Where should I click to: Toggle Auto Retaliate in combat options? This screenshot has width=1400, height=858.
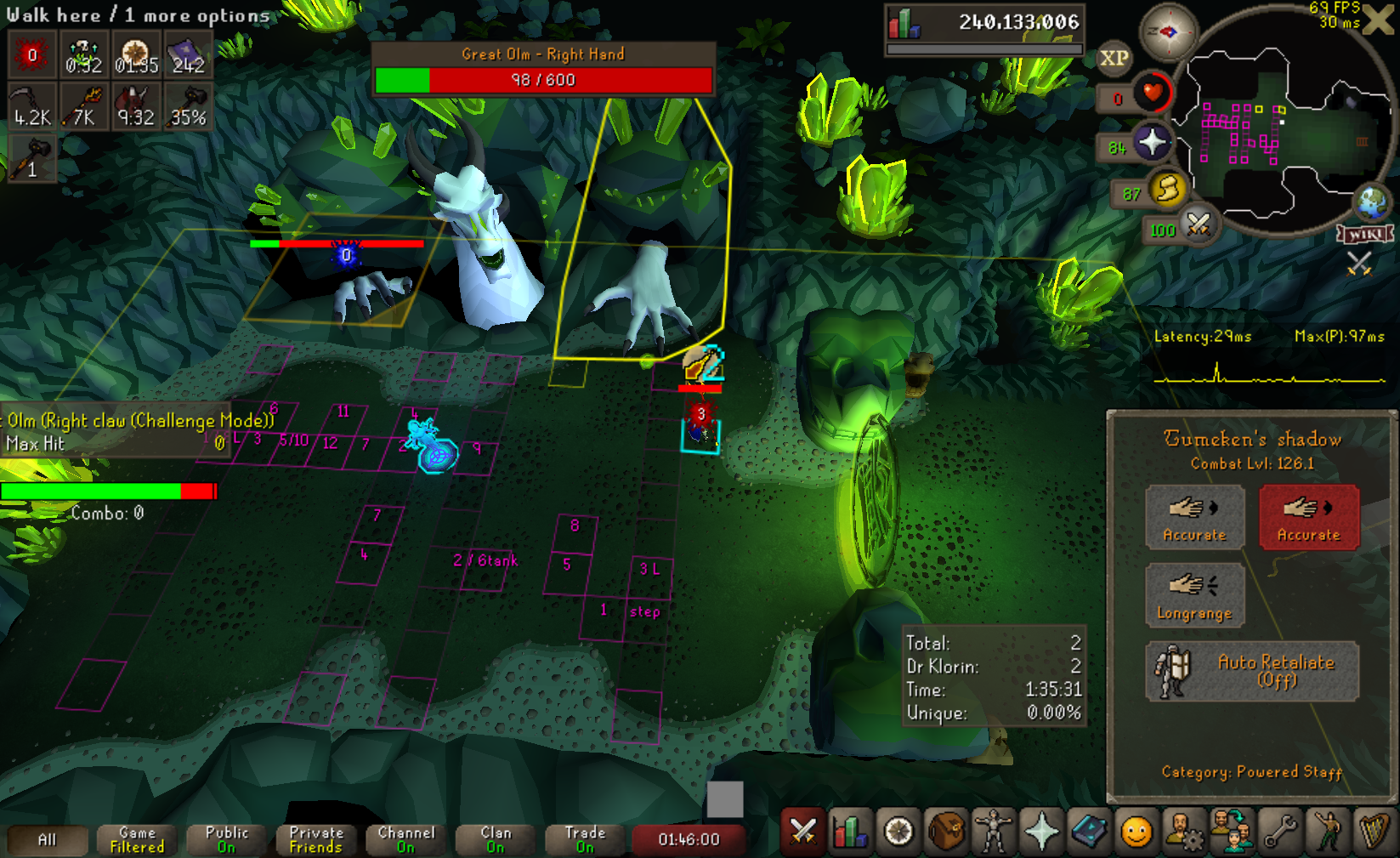(1252, 671)
